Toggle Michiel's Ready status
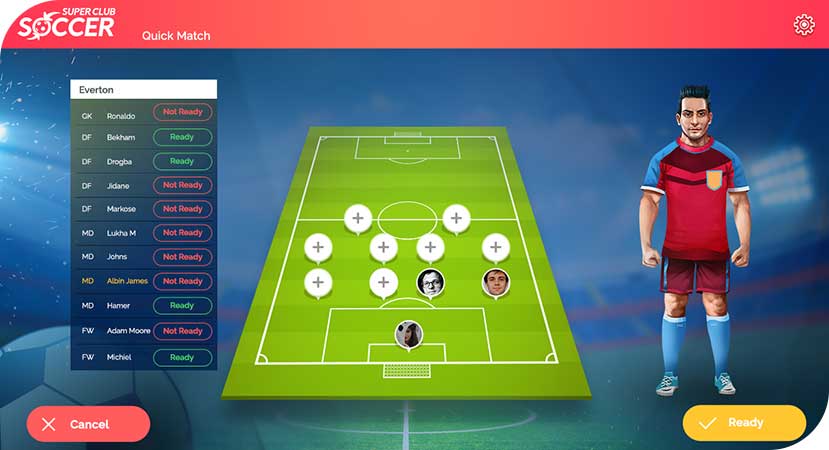This screenshot has width=829, height=450. pyautogui.click(x=182, y=357)
